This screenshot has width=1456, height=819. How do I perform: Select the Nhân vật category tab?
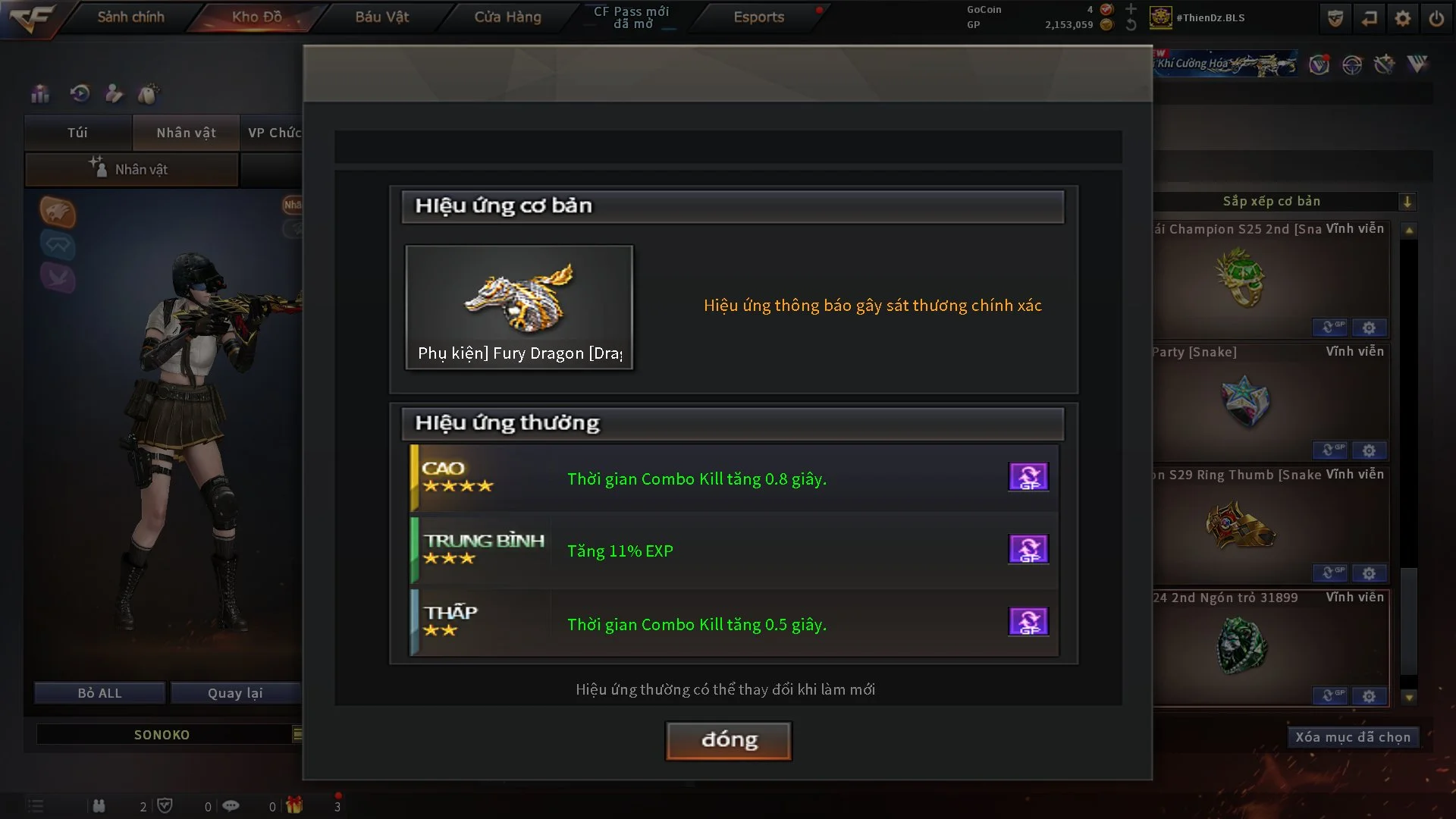pos(186,133)
